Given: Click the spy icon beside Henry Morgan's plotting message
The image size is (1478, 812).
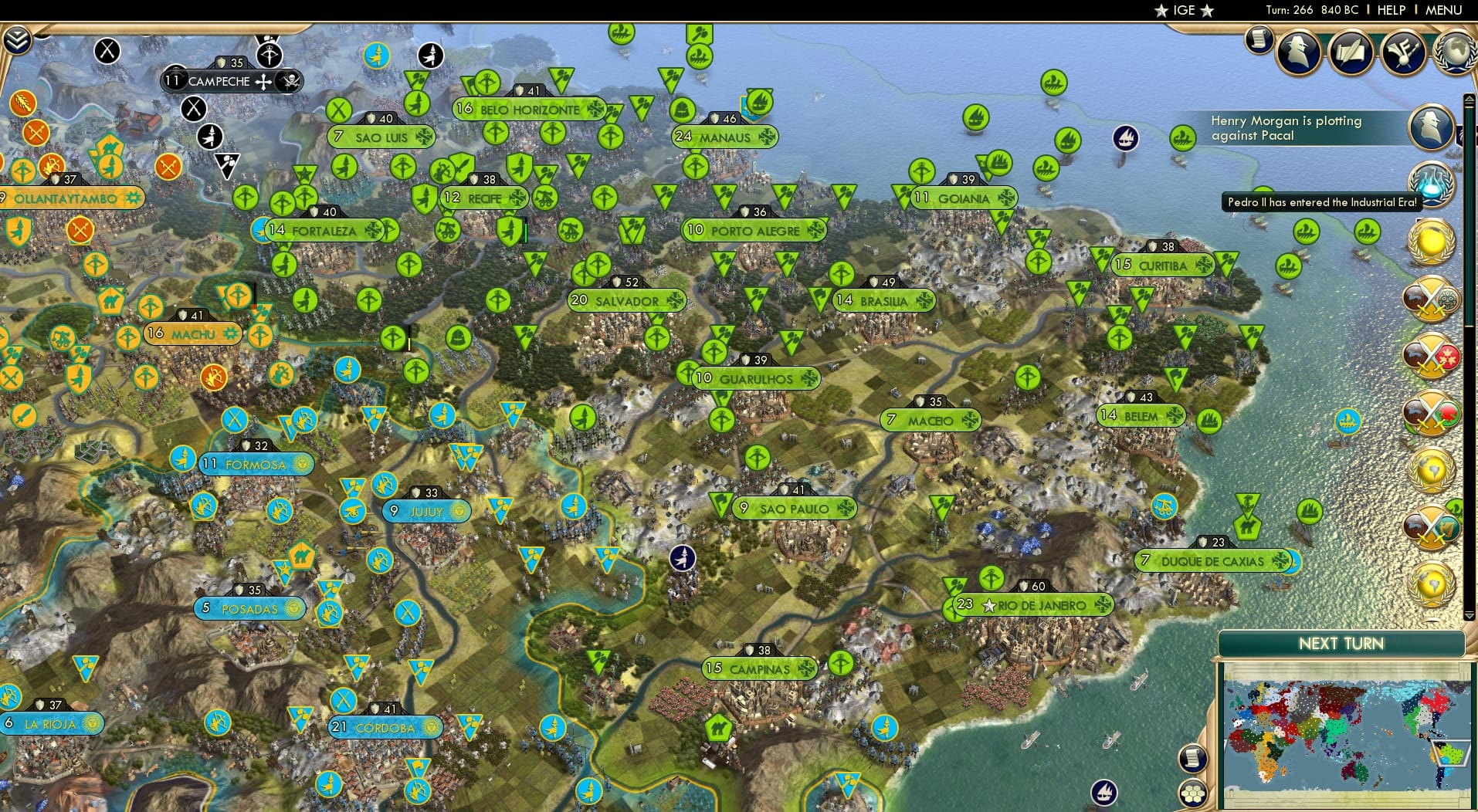Looking at the screenshot, I should pyautogui.click(x=1431, y=127).
